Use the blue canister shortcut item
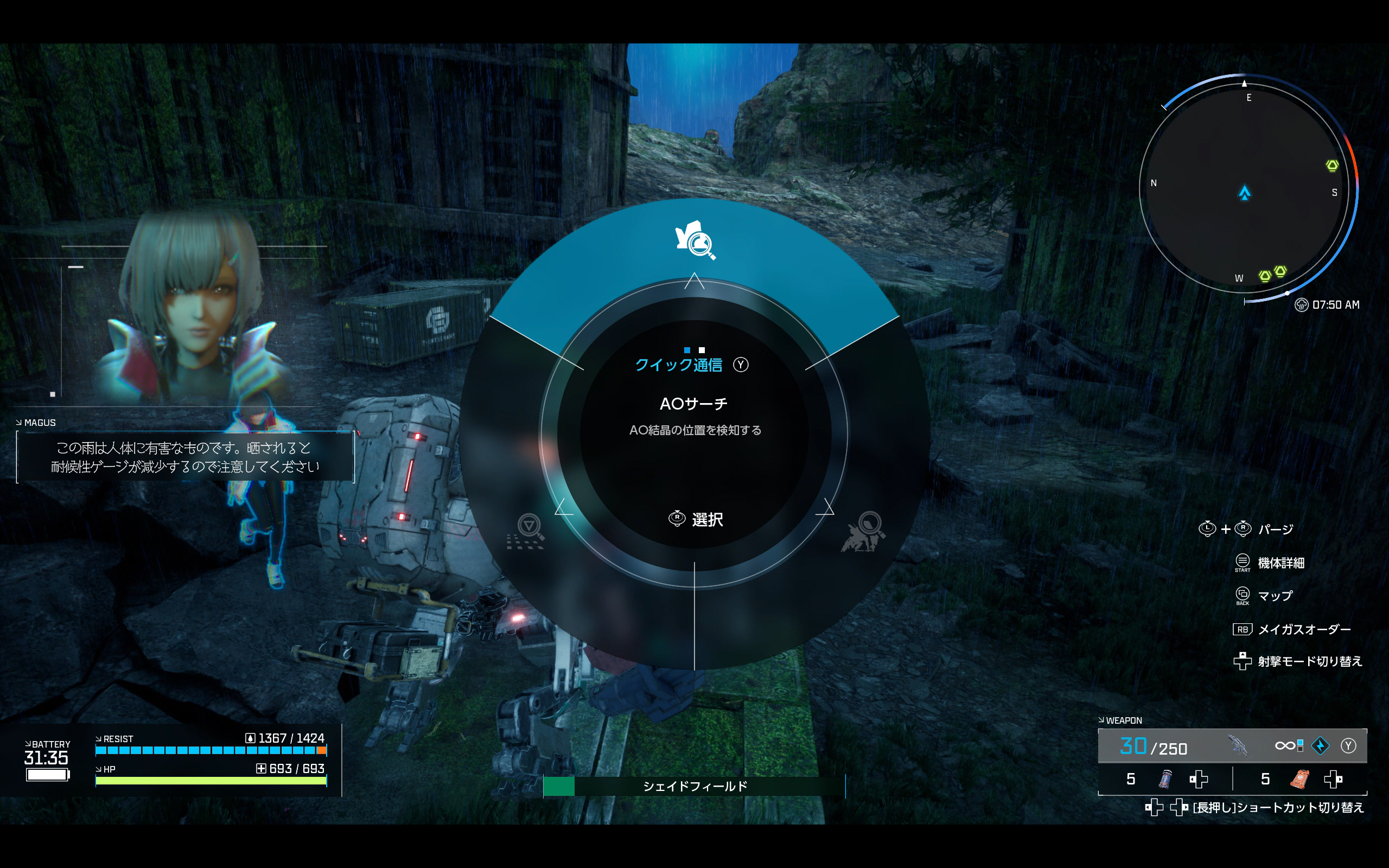This screenshot has width=1389, height=868. (x=1165, y=779)
